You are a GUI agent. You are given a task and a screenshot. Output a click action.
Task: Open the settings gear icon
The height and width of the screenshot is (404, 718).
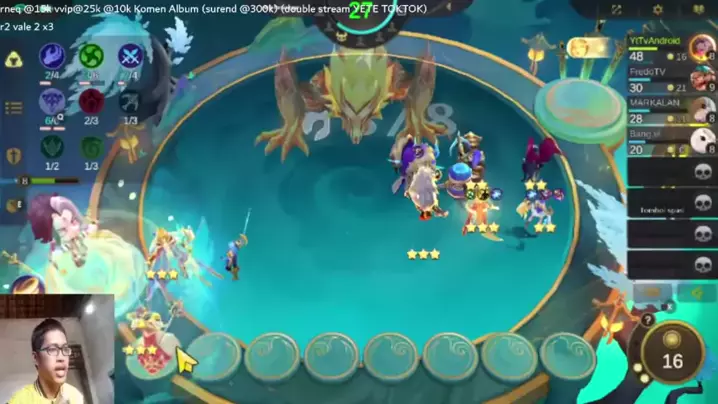(657, 10)
